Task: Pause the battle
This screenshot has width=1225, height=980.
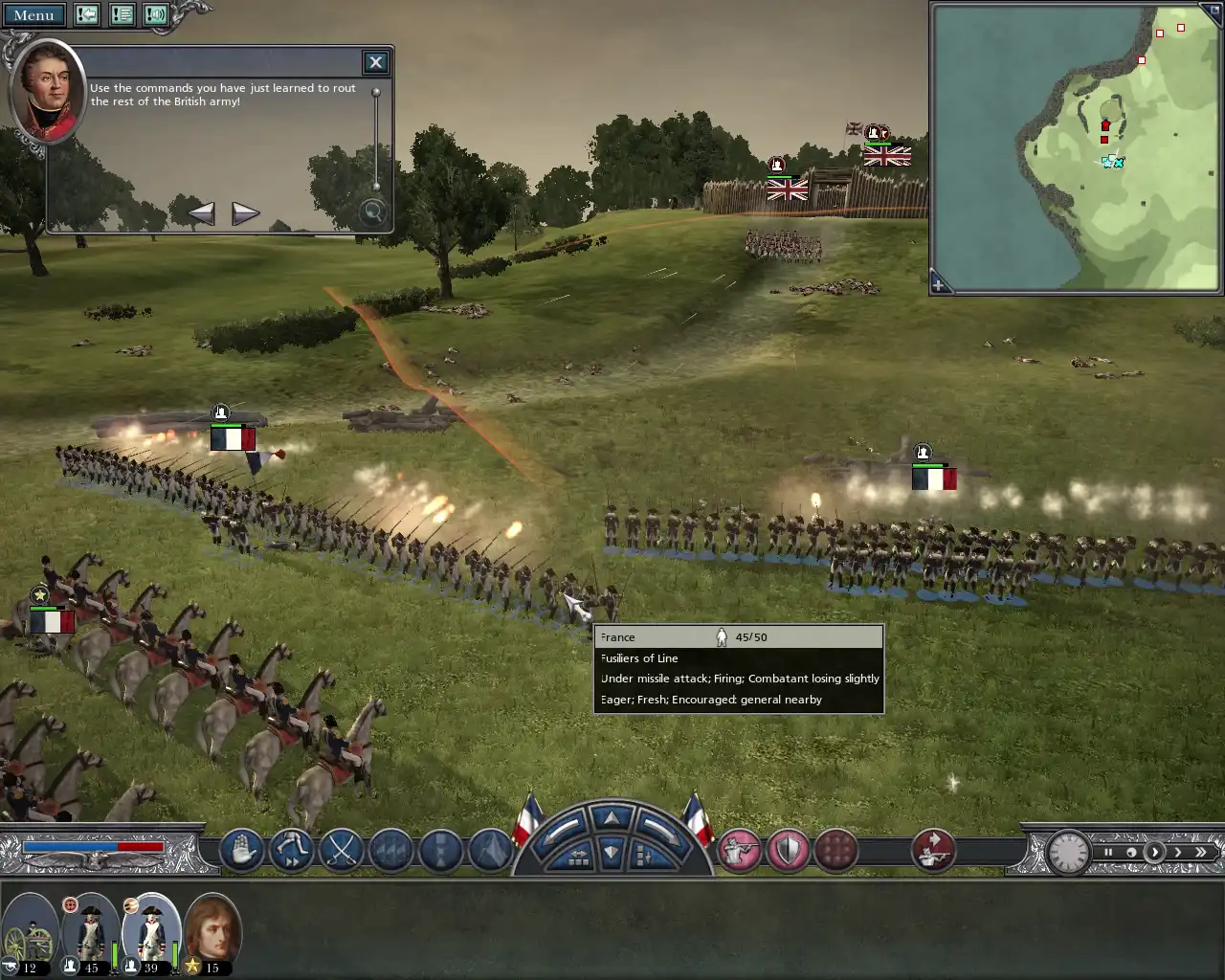Action: [1108, 852]
